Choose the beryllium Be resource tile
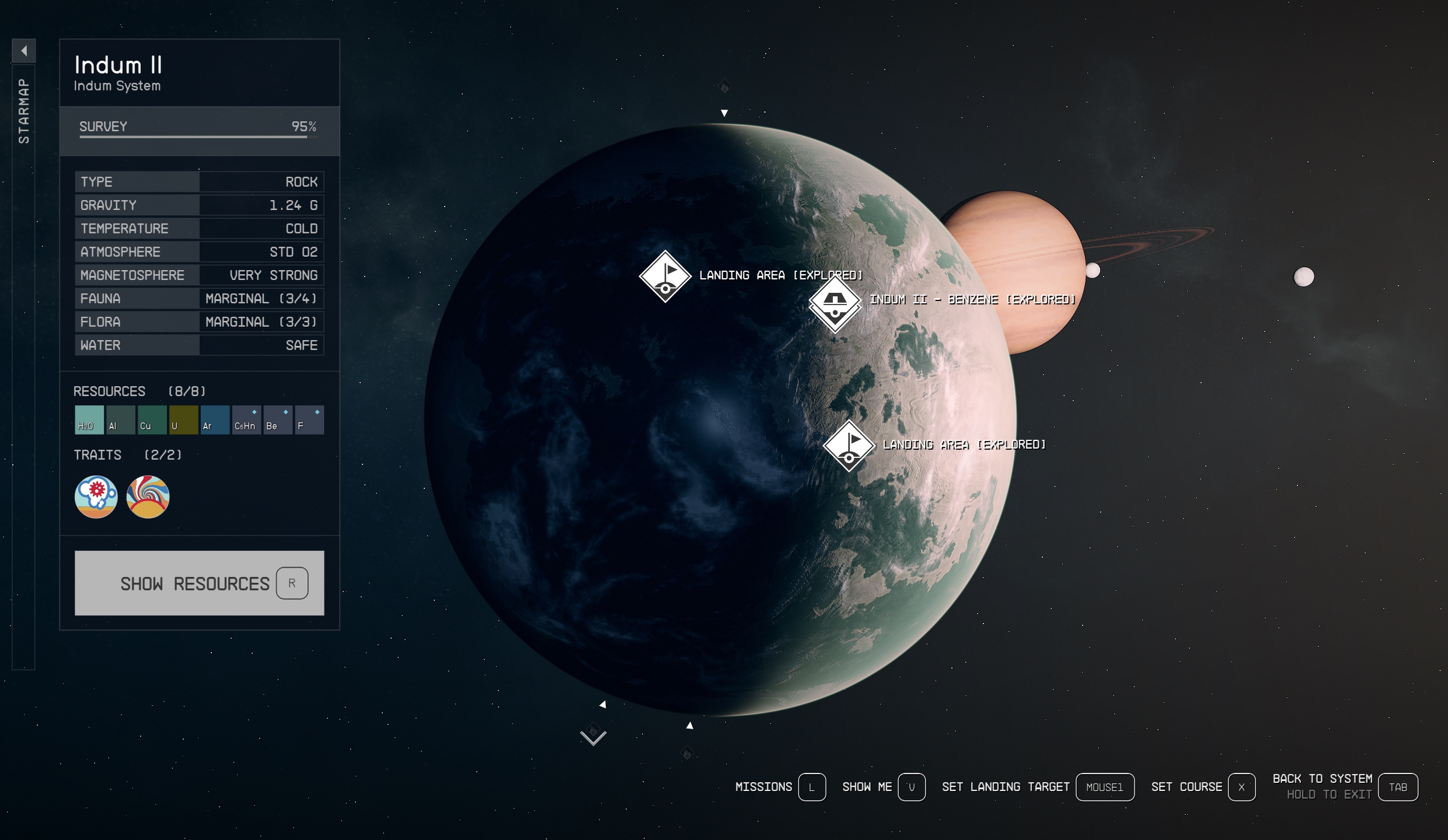Image resolution: width=1448 pixels, height=840 pixels. 278,420
